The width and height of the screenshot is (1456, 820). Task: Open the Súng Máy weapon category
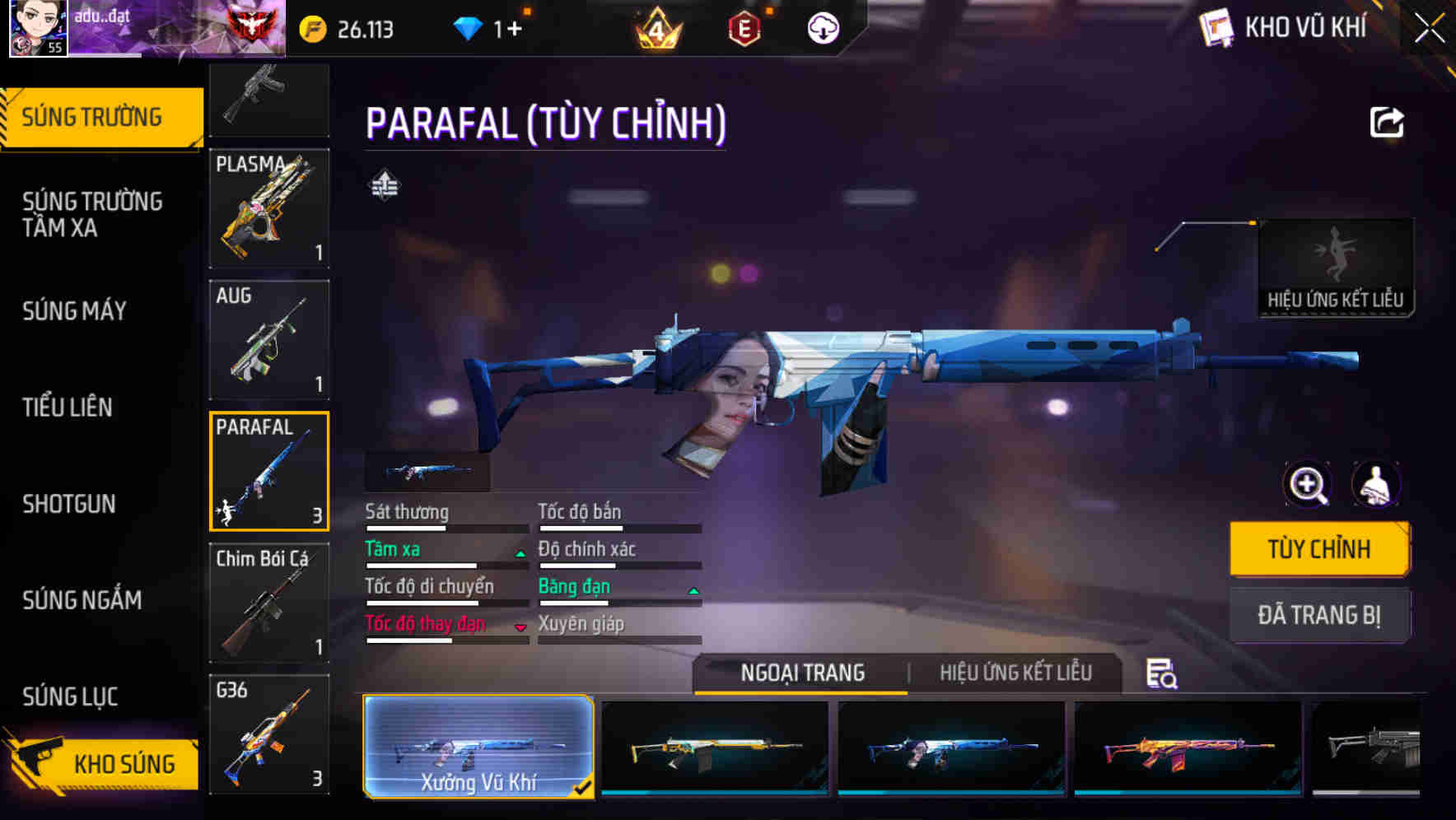pos(74,311)
